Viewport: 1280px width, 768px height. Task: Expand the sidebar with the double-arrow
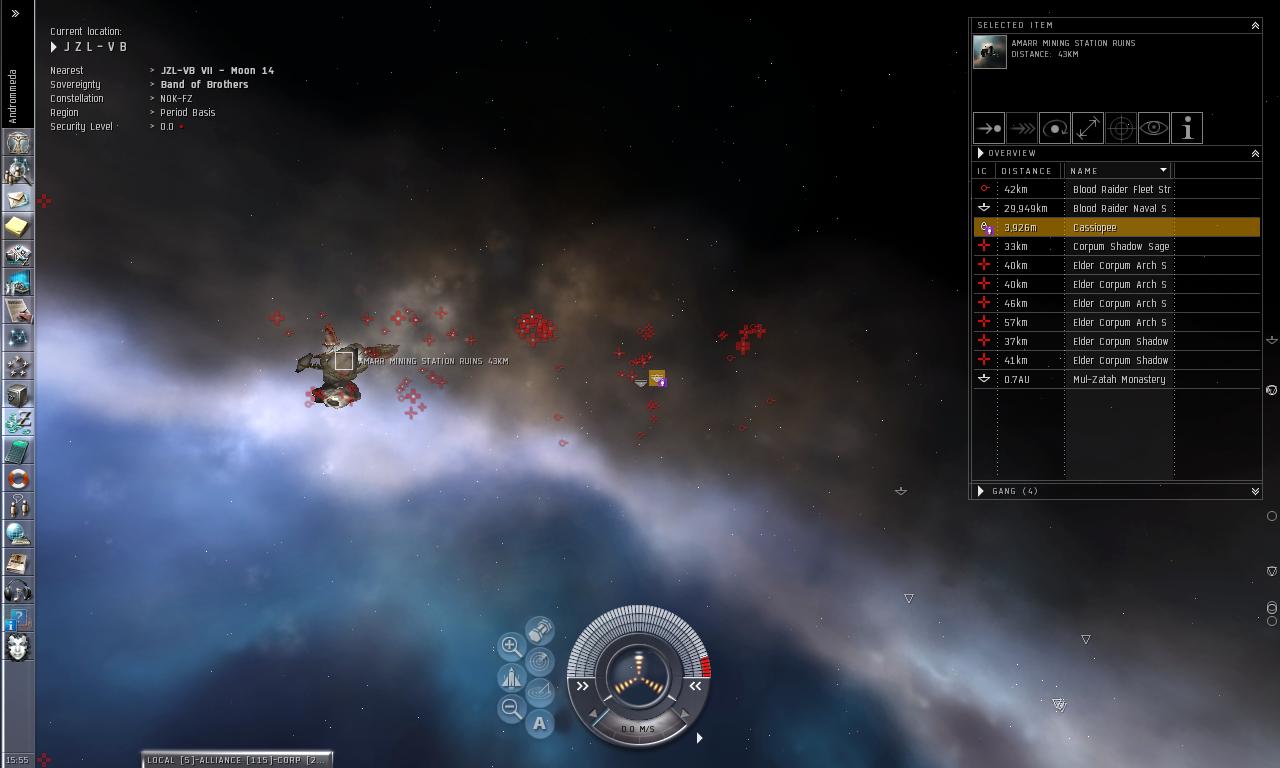point(15,14)
